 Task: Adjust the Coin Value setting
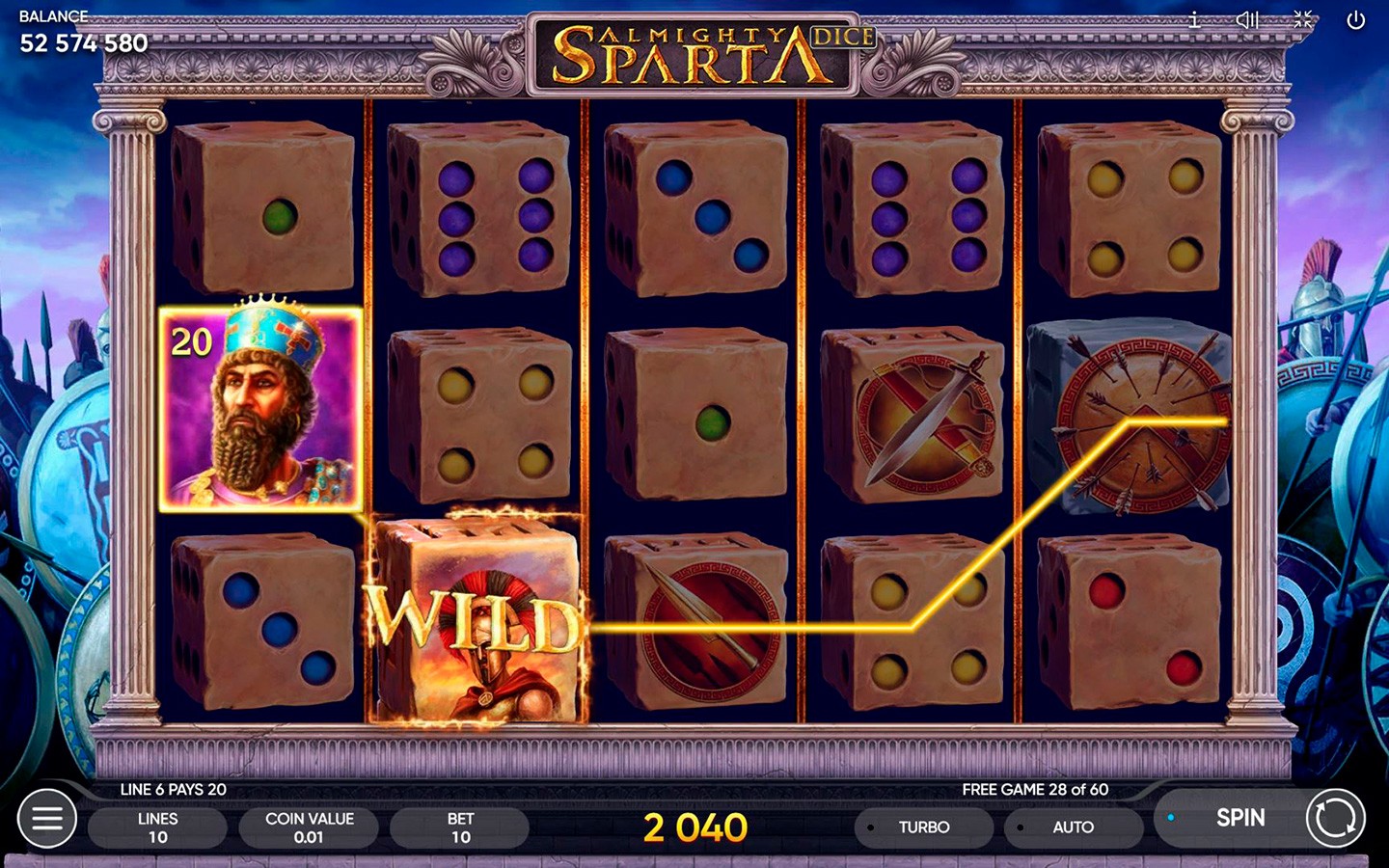(309, 827)
